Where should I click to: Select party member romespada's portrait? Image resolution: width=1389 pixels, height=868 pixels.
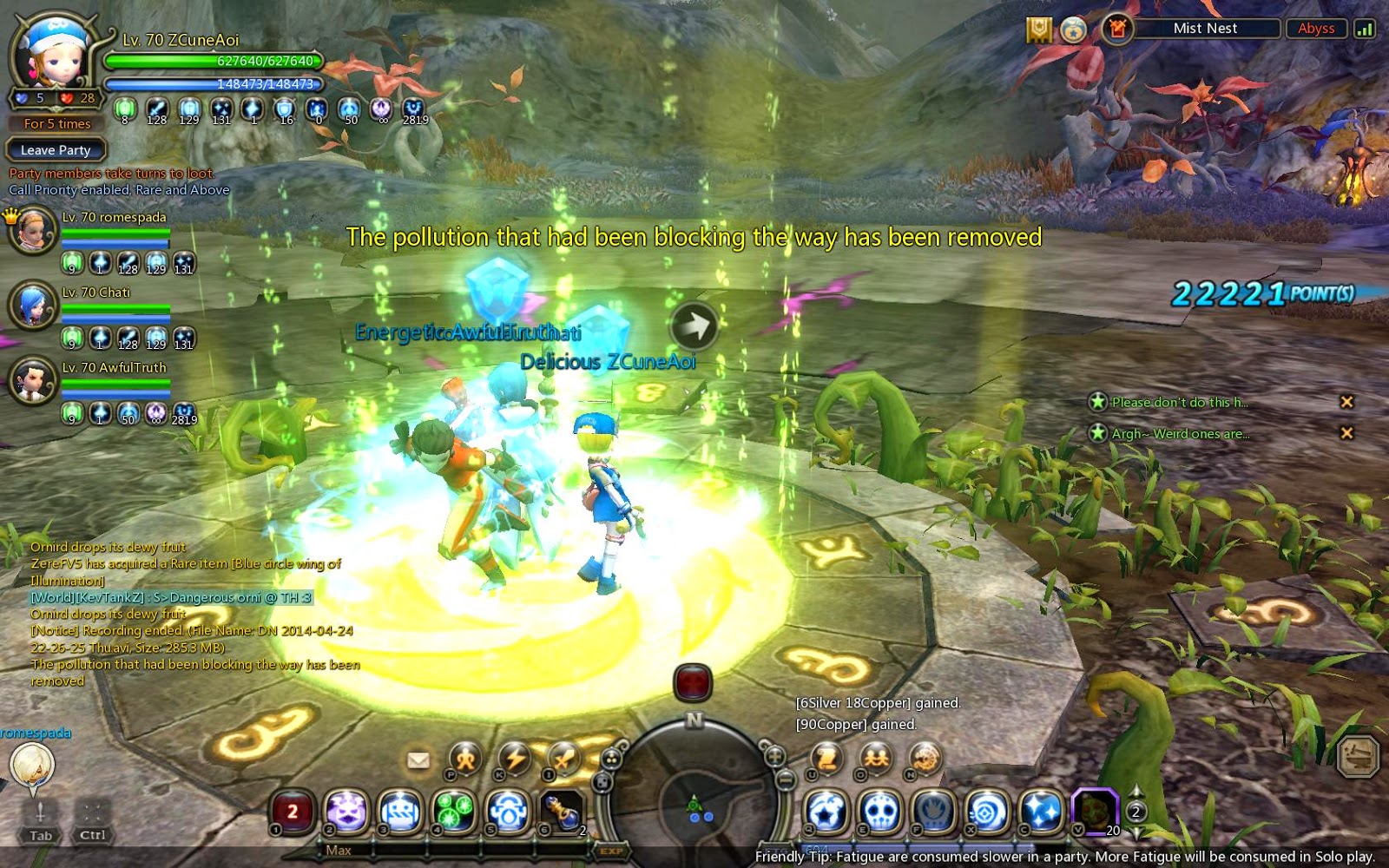tap(33, 230)
